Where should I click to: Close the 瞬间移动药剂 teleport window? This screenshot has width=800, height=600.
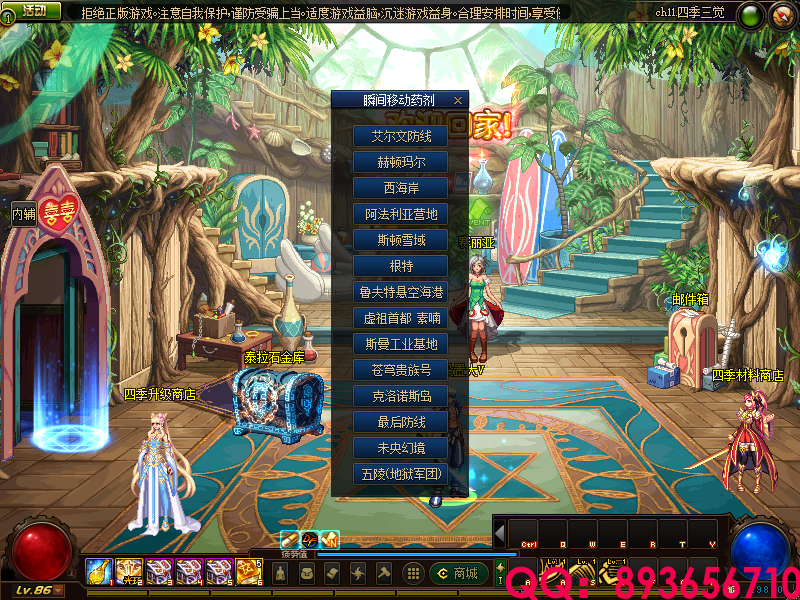[x=457, y=100]
